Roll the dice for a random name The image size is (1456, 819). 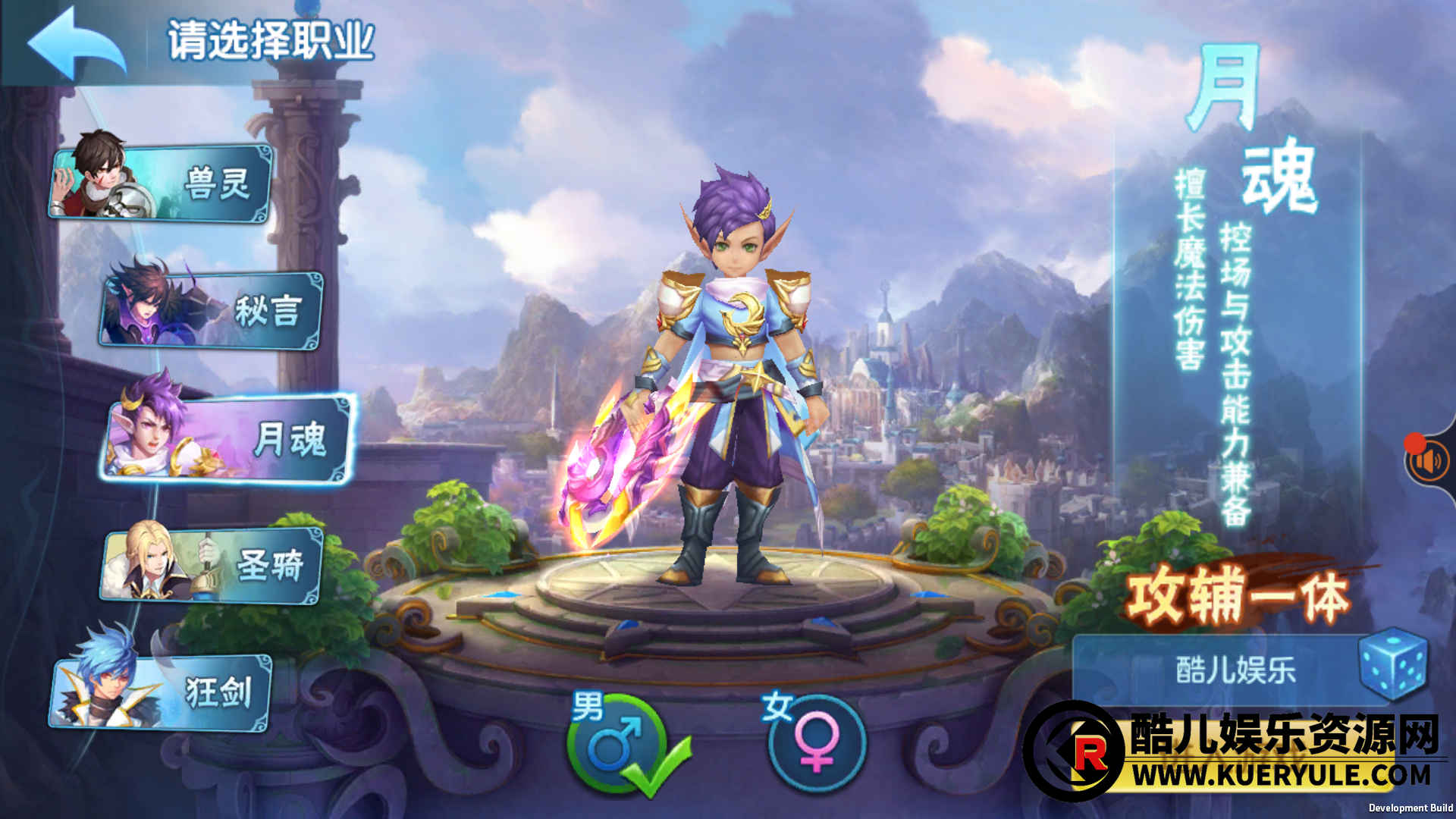click(1393, 663)
